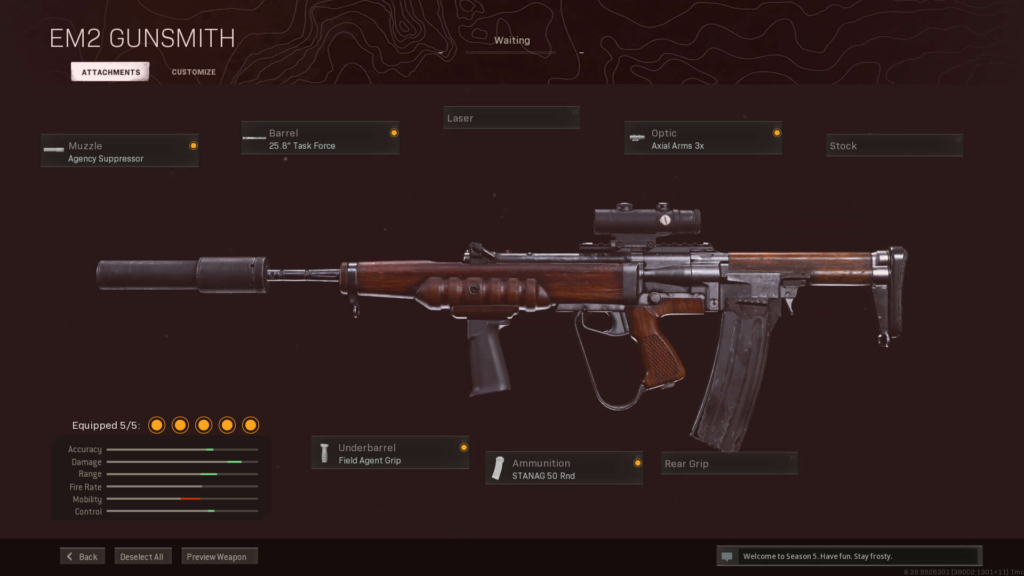Select the Underbarrel Field Agent Grip slot
This screenshot has width=1024, height=576.
(x=390, y=453)
